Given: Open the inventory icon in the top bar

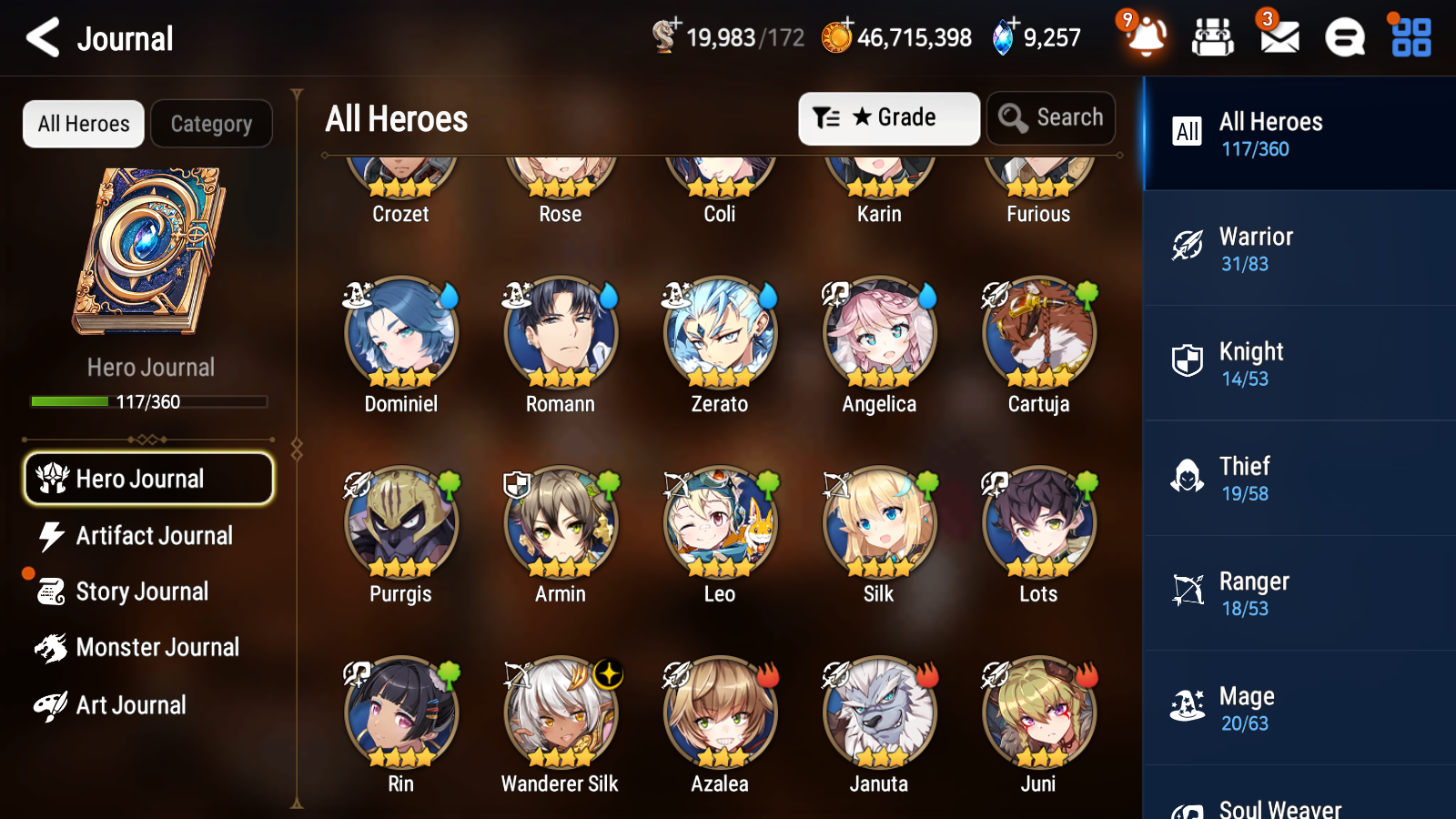Looking at the screenshot, I should [1213, 37].
